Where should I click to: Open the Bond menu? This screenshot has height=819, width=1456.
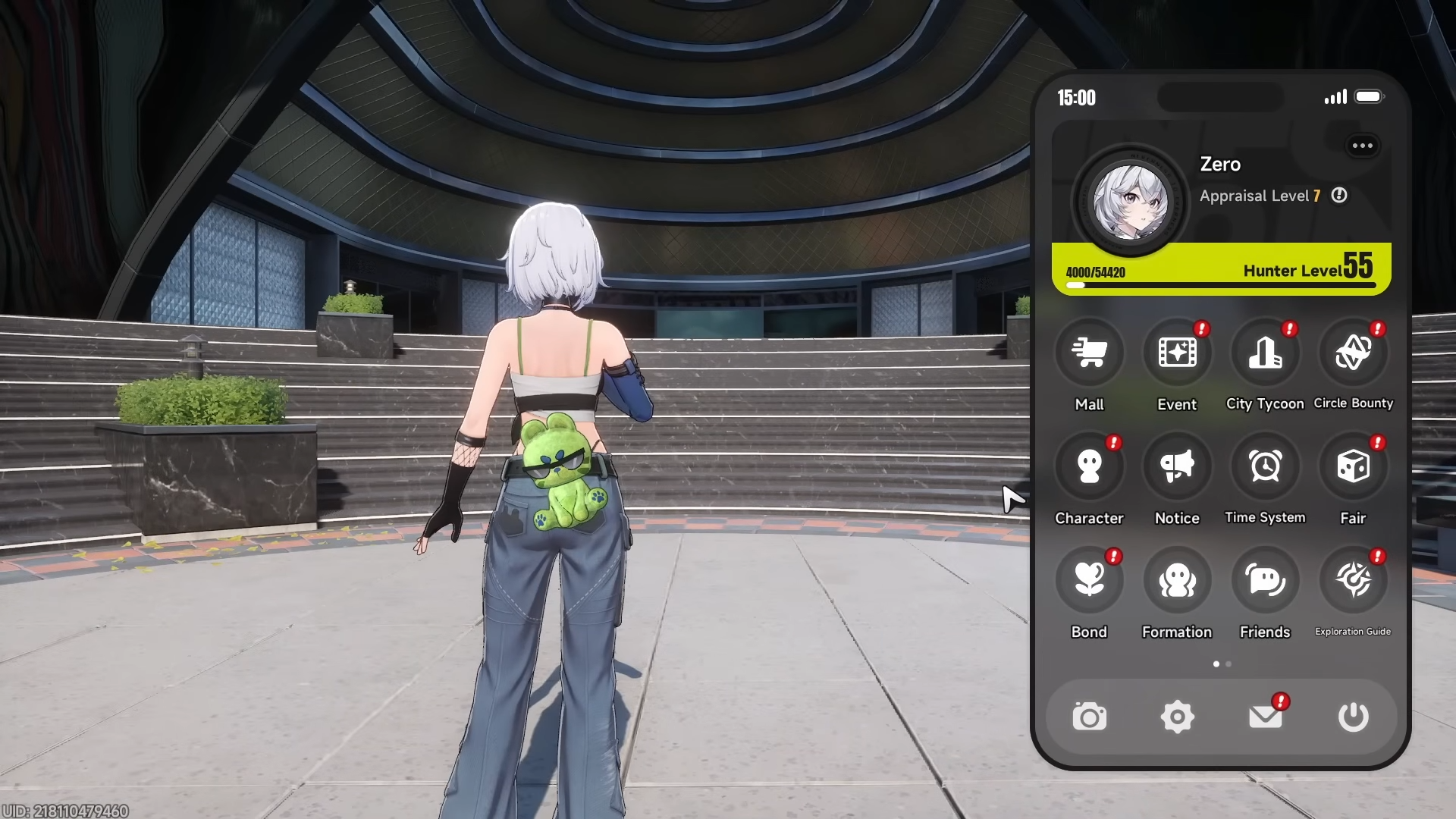click(x=1089, y=580)
